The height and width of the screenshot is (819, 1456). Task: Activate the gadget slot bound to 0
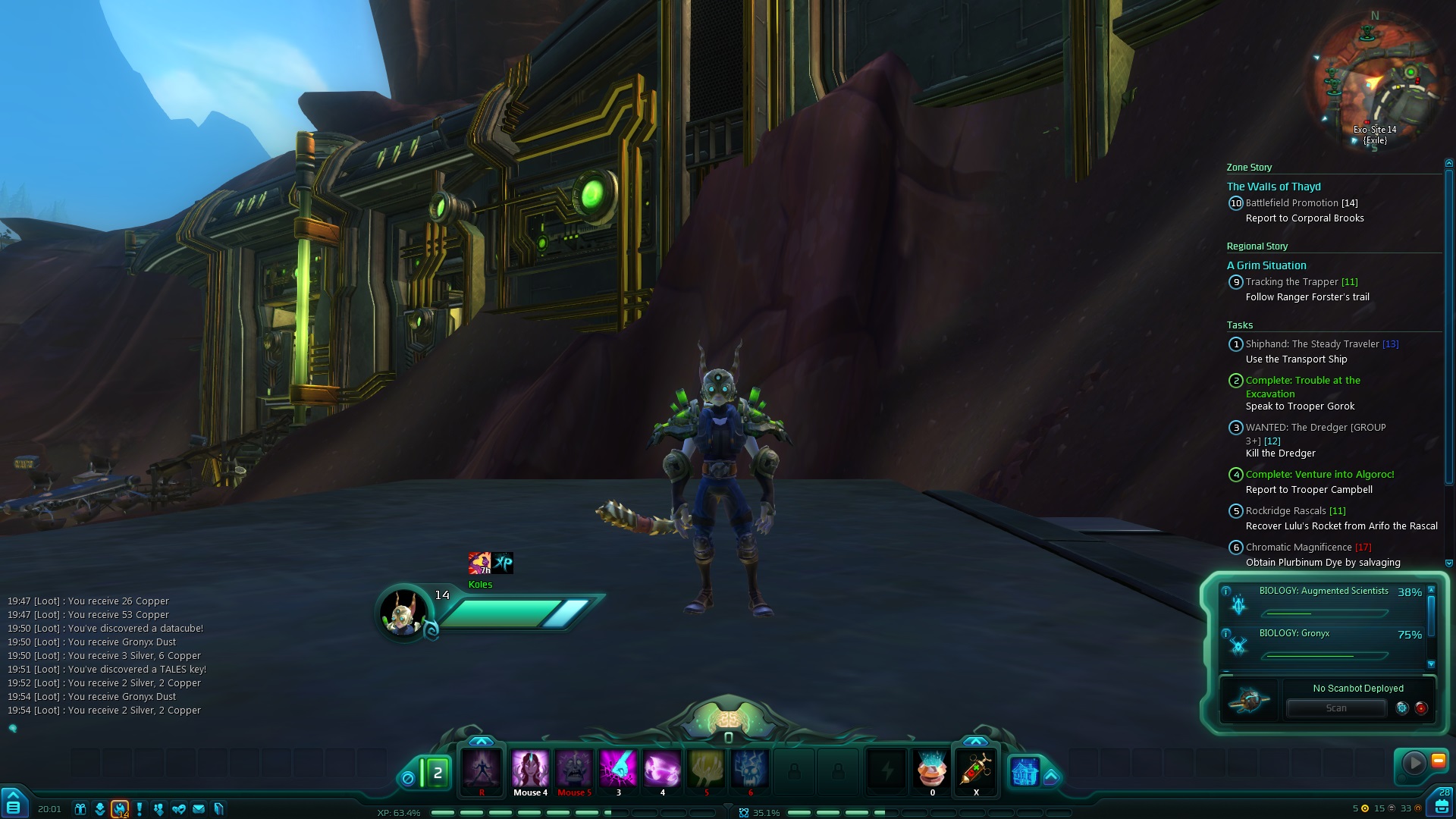932,770
